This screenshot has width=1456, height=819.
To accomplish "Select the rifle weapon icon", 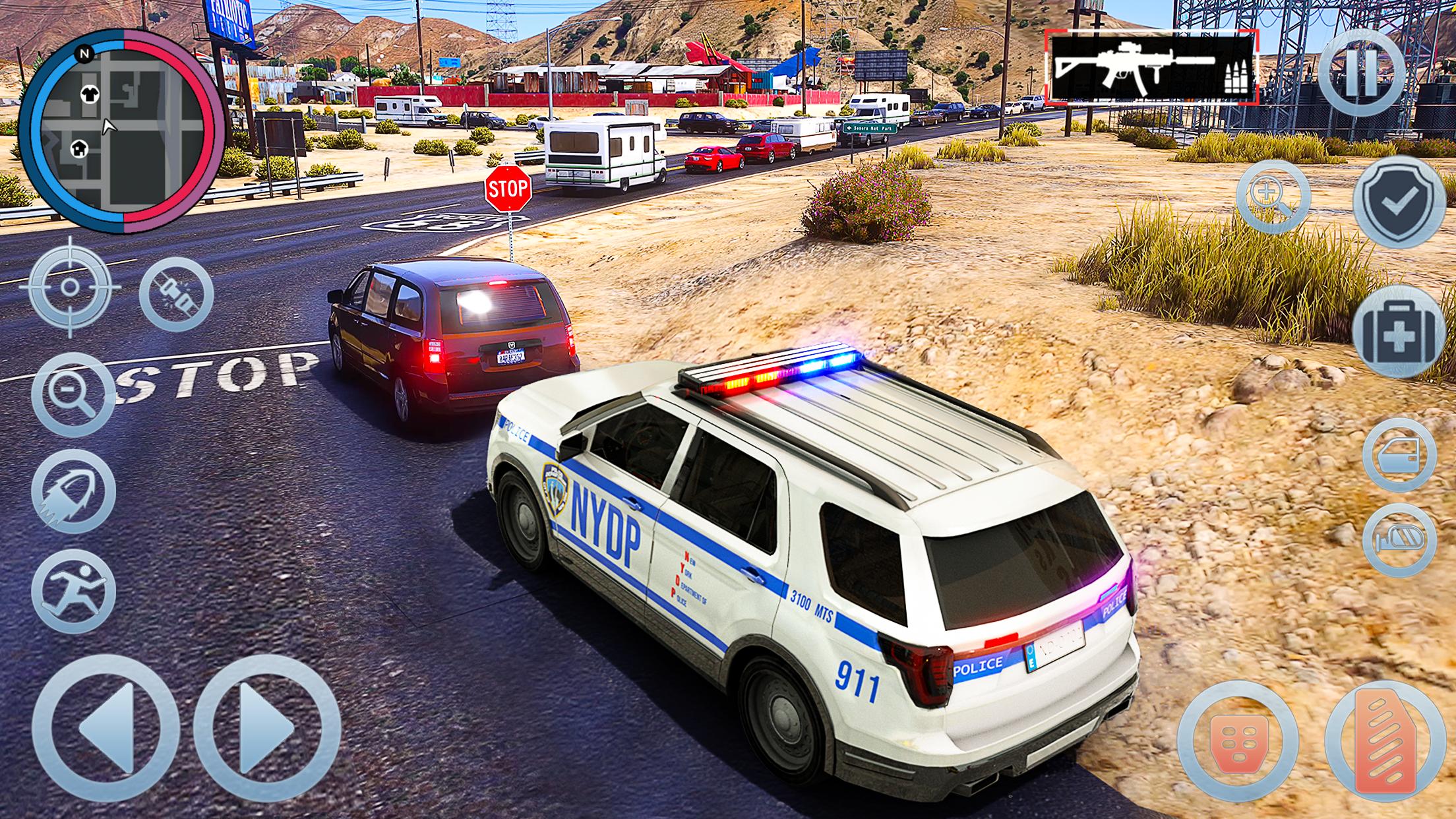I will point(1151,69).
